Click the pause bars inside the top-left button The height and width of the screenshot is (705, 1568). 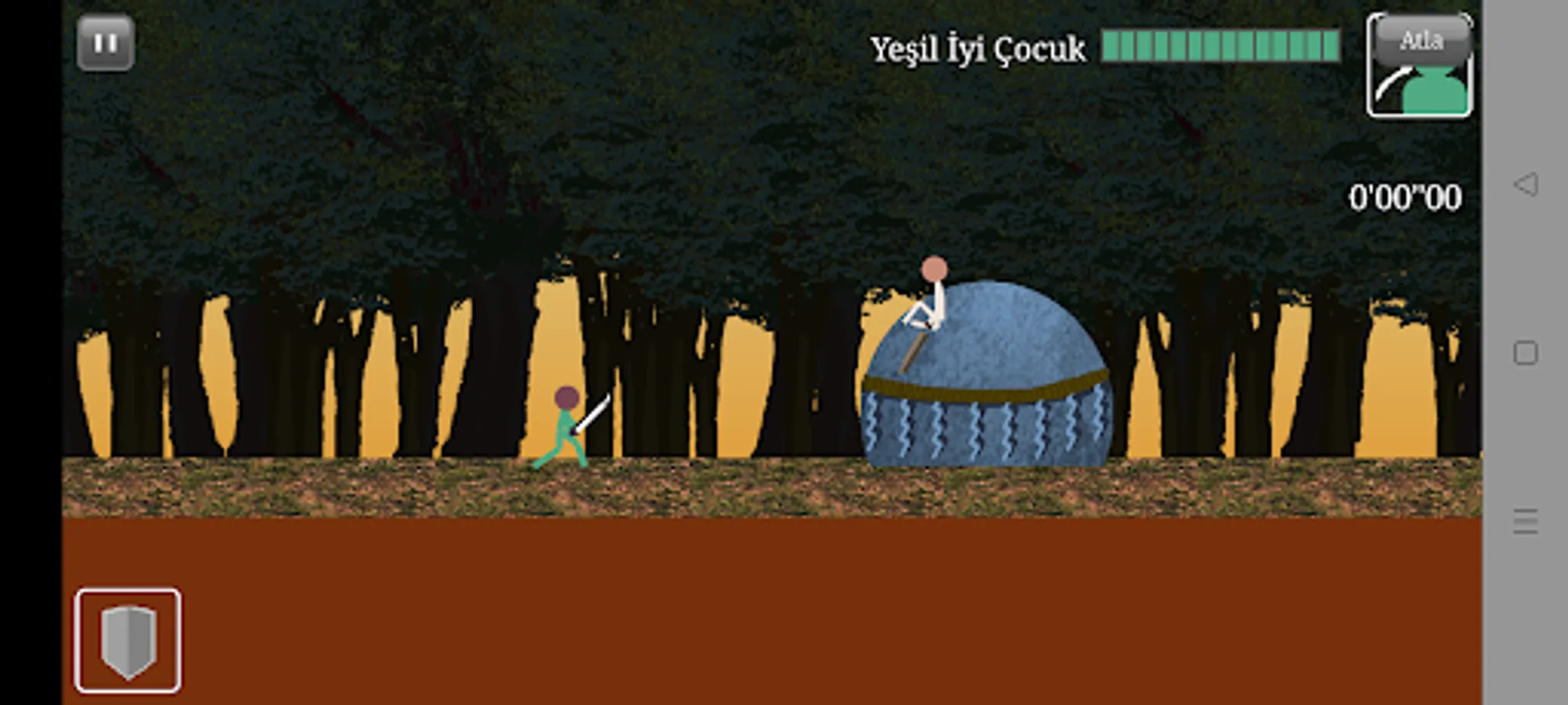(x=107, y=43)
